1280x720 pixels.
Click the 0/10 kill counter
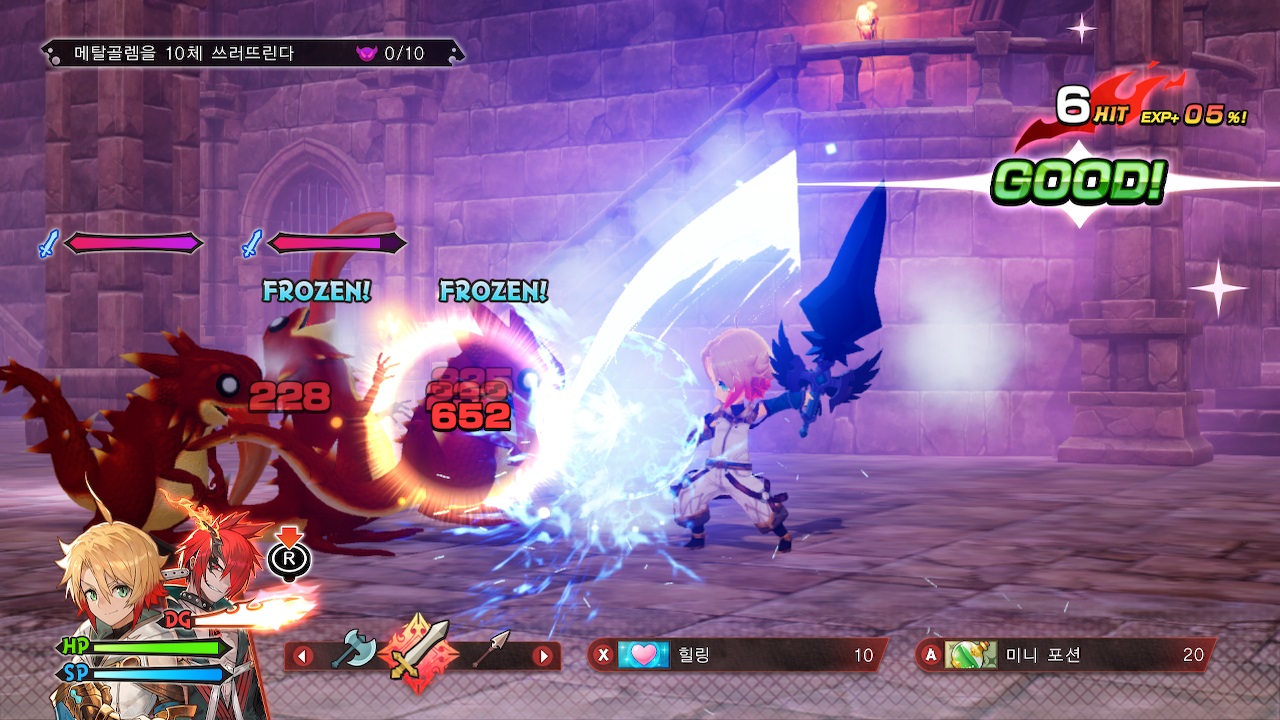tap(406, 51)
